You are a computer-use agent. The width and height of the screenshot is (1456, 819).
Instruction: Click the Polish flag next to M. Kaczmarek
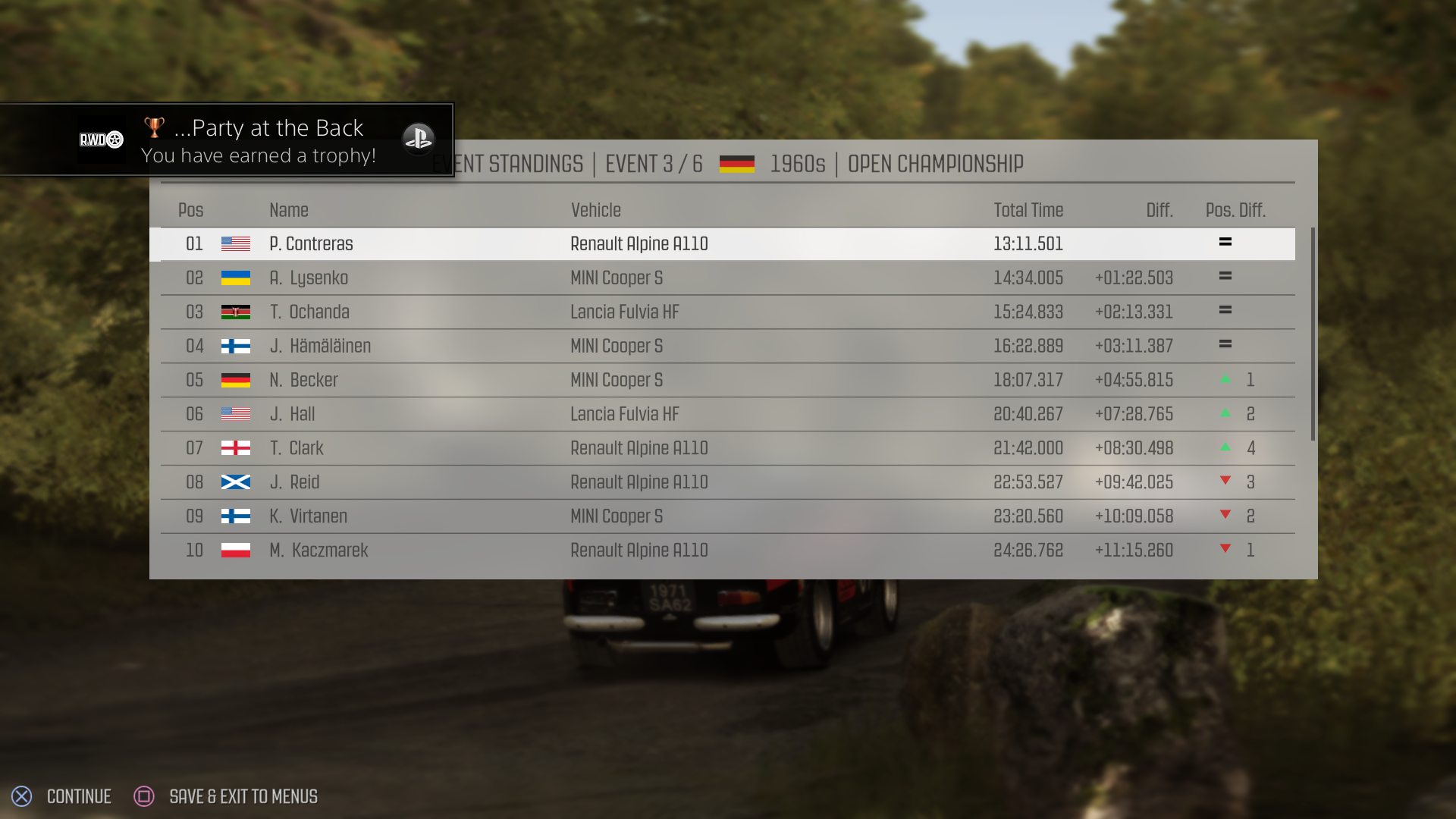pyautogui.click(x=236, y=551)
